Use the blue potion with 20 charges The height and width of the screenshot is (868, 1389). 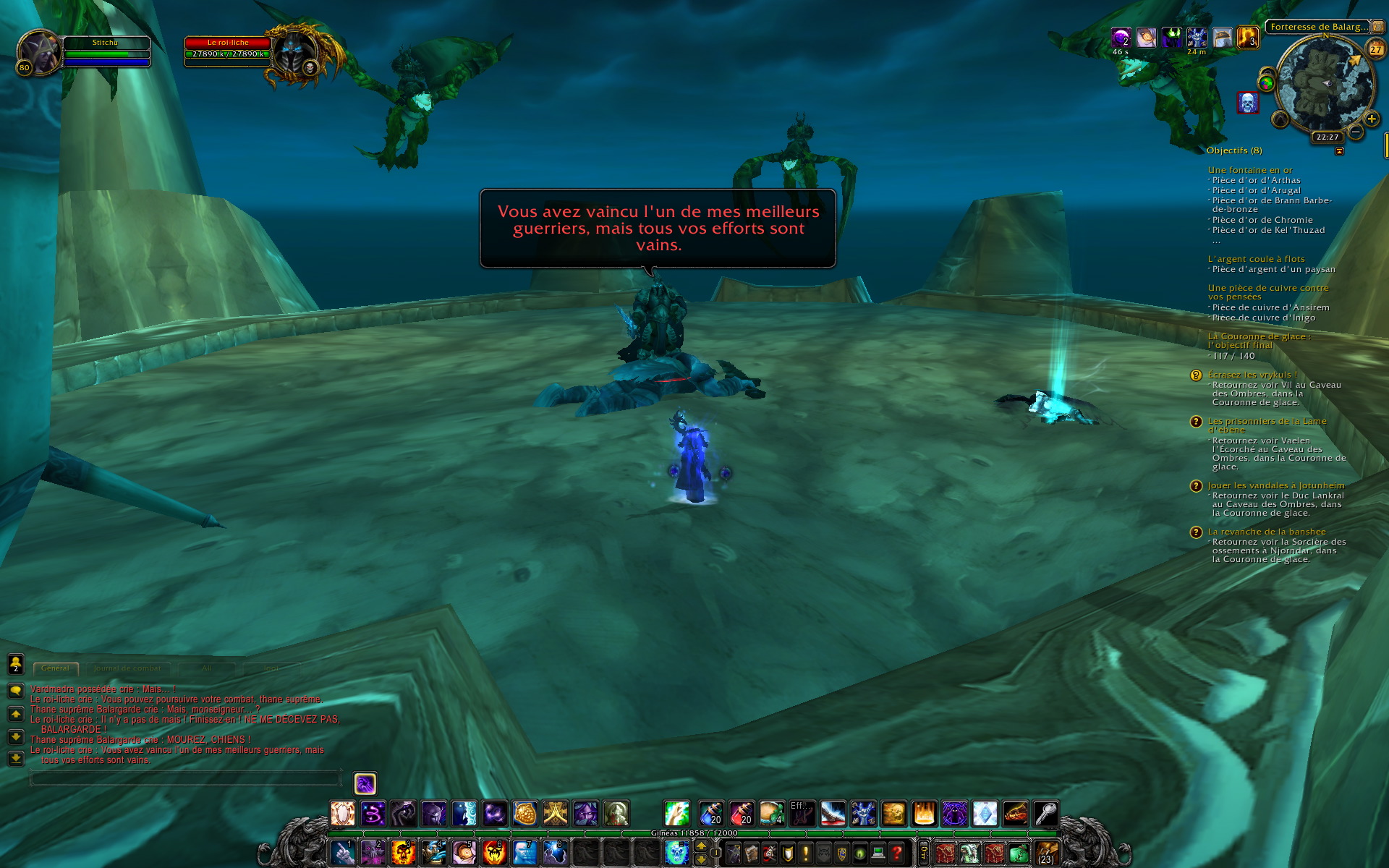click(x=711, y=814)
